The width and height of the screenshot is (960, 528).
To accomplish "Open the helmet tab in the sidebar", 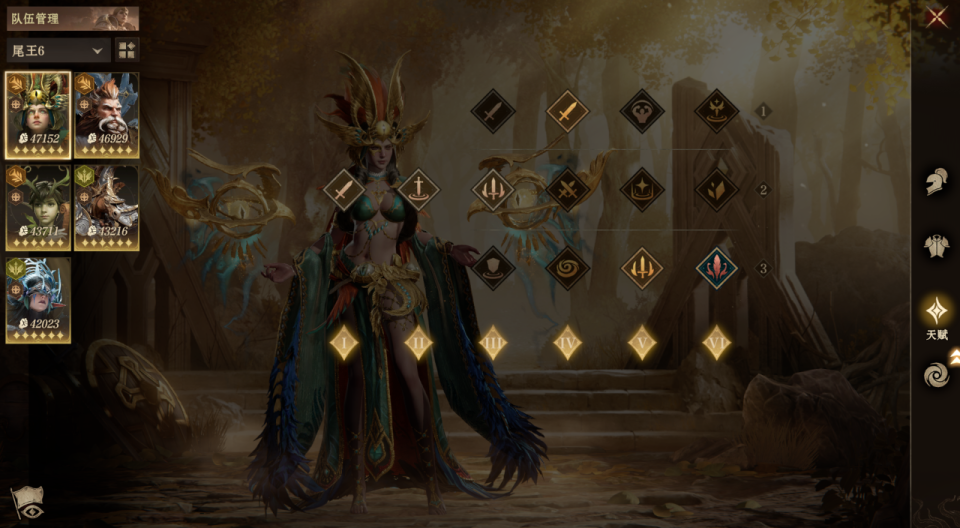I will point(936,182).
